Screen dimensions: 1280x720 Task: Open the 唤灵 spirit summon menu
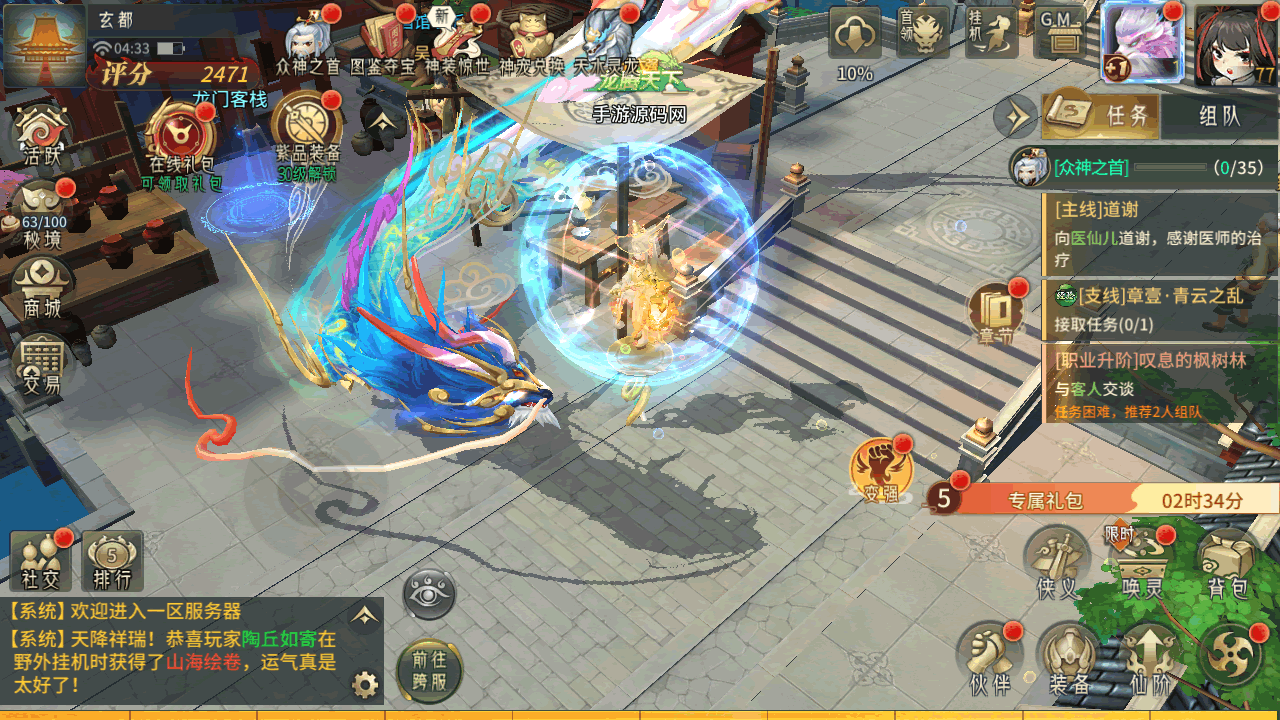pos(1141,564)
